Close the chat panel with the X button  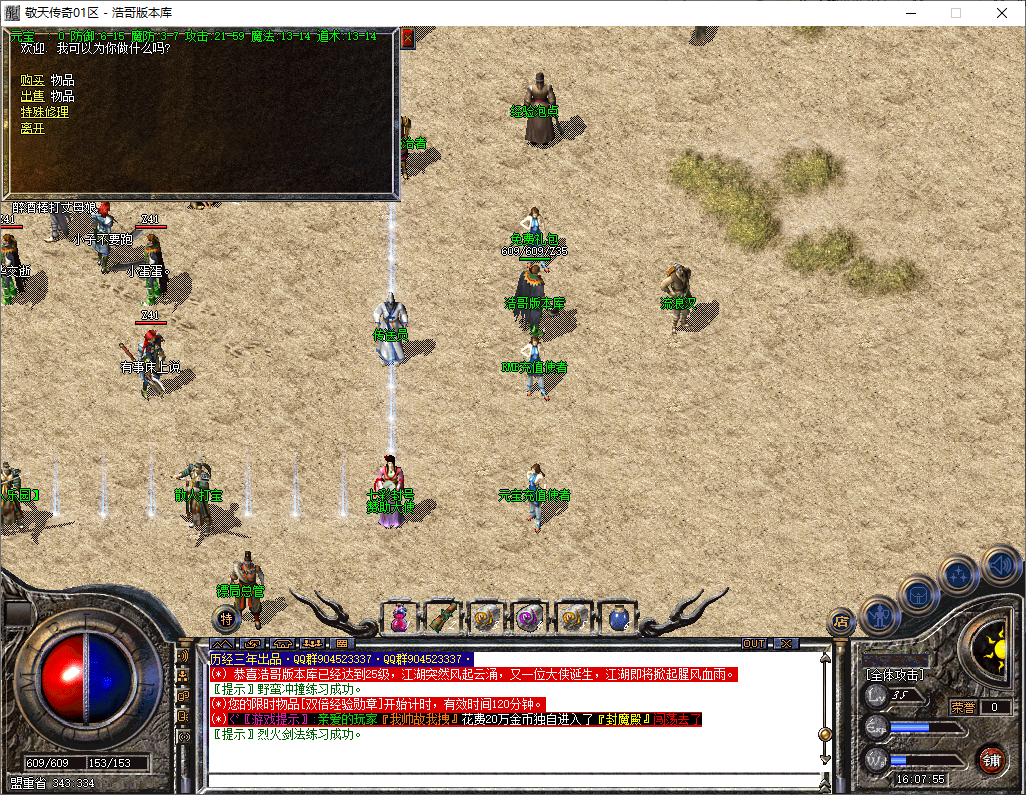[x=787, y=643]
